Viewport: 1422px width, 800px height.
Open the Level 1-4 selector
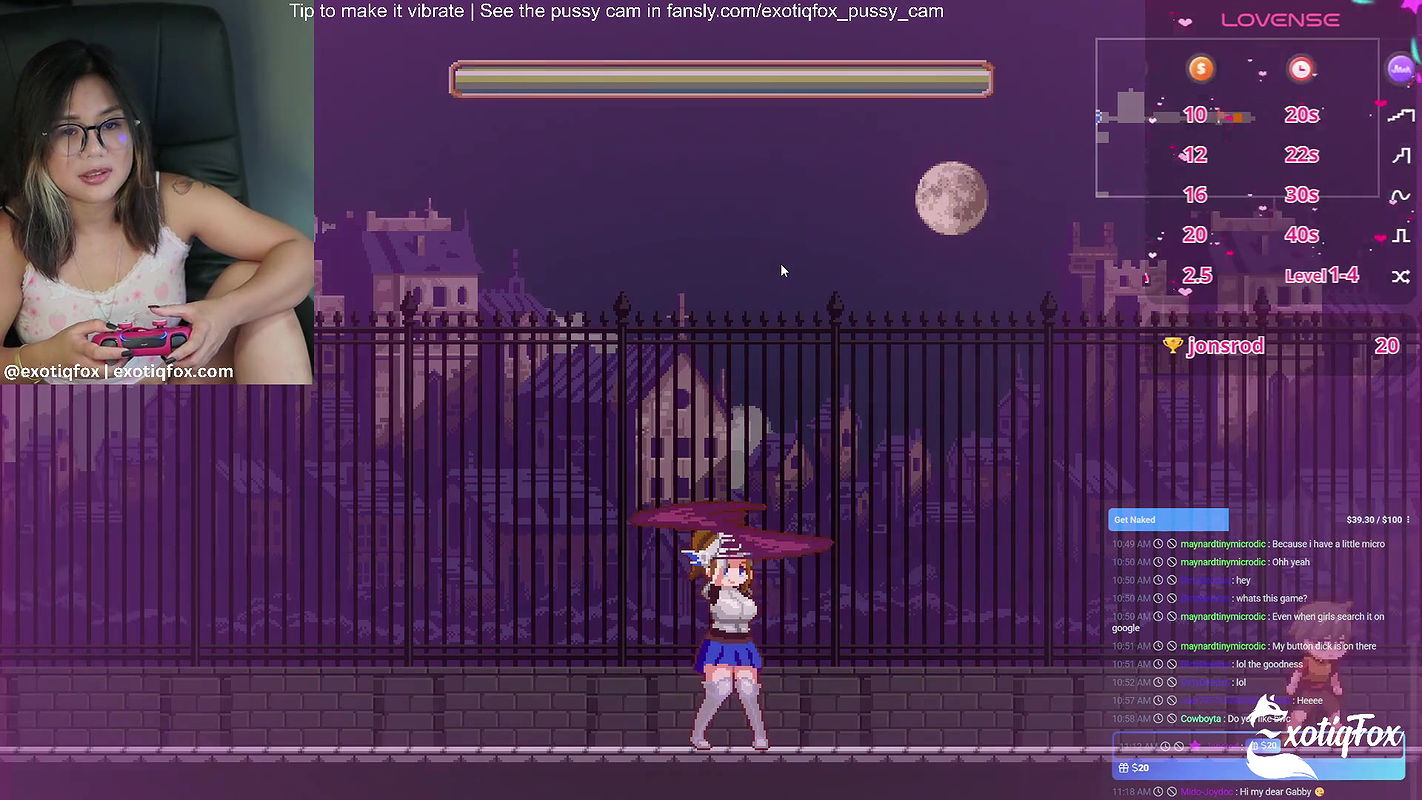(x=1321, y=276)
